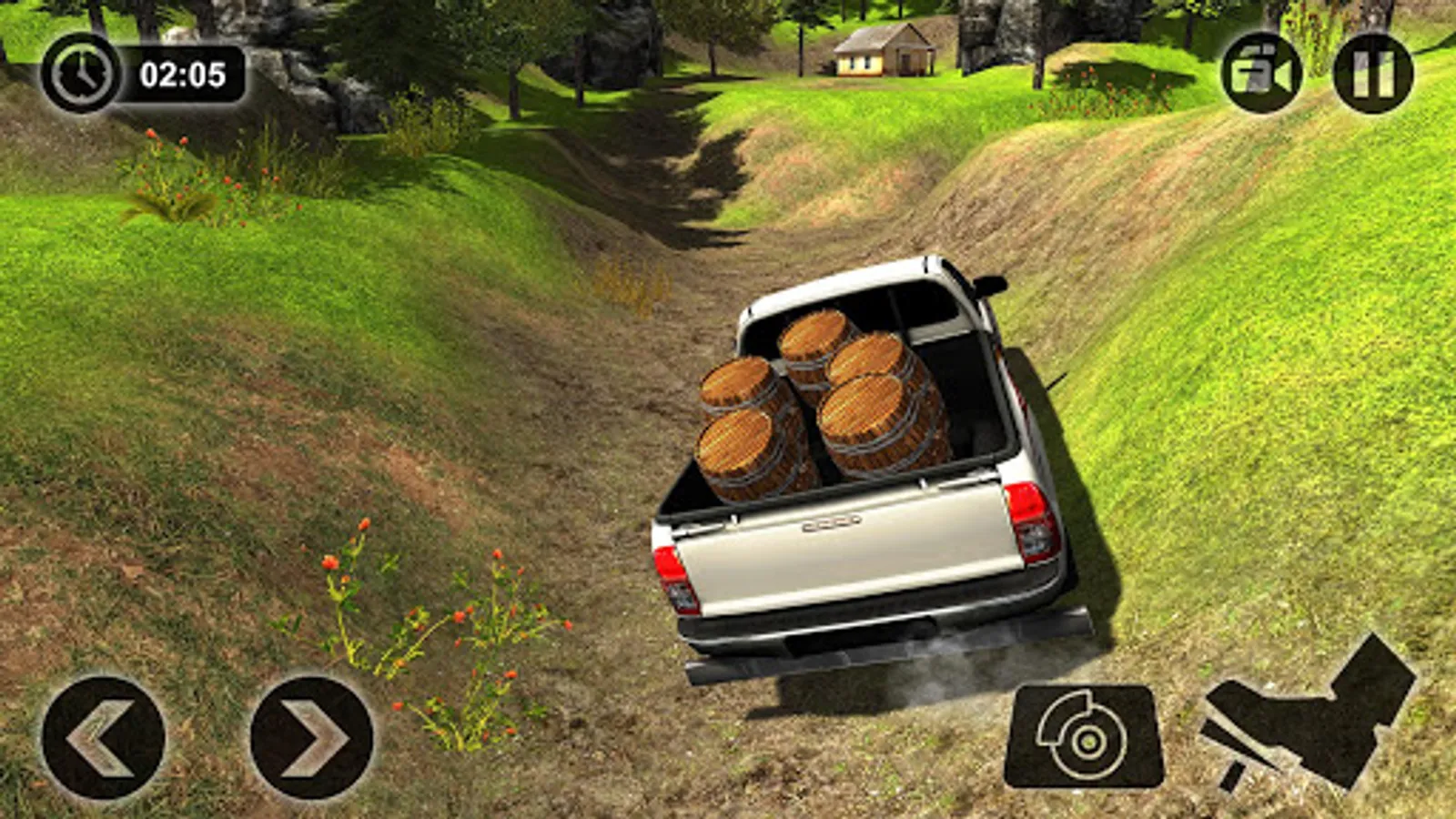This screenshot has height=819, width=1456.
Task: Pause the game
Action: (1373, 73)
